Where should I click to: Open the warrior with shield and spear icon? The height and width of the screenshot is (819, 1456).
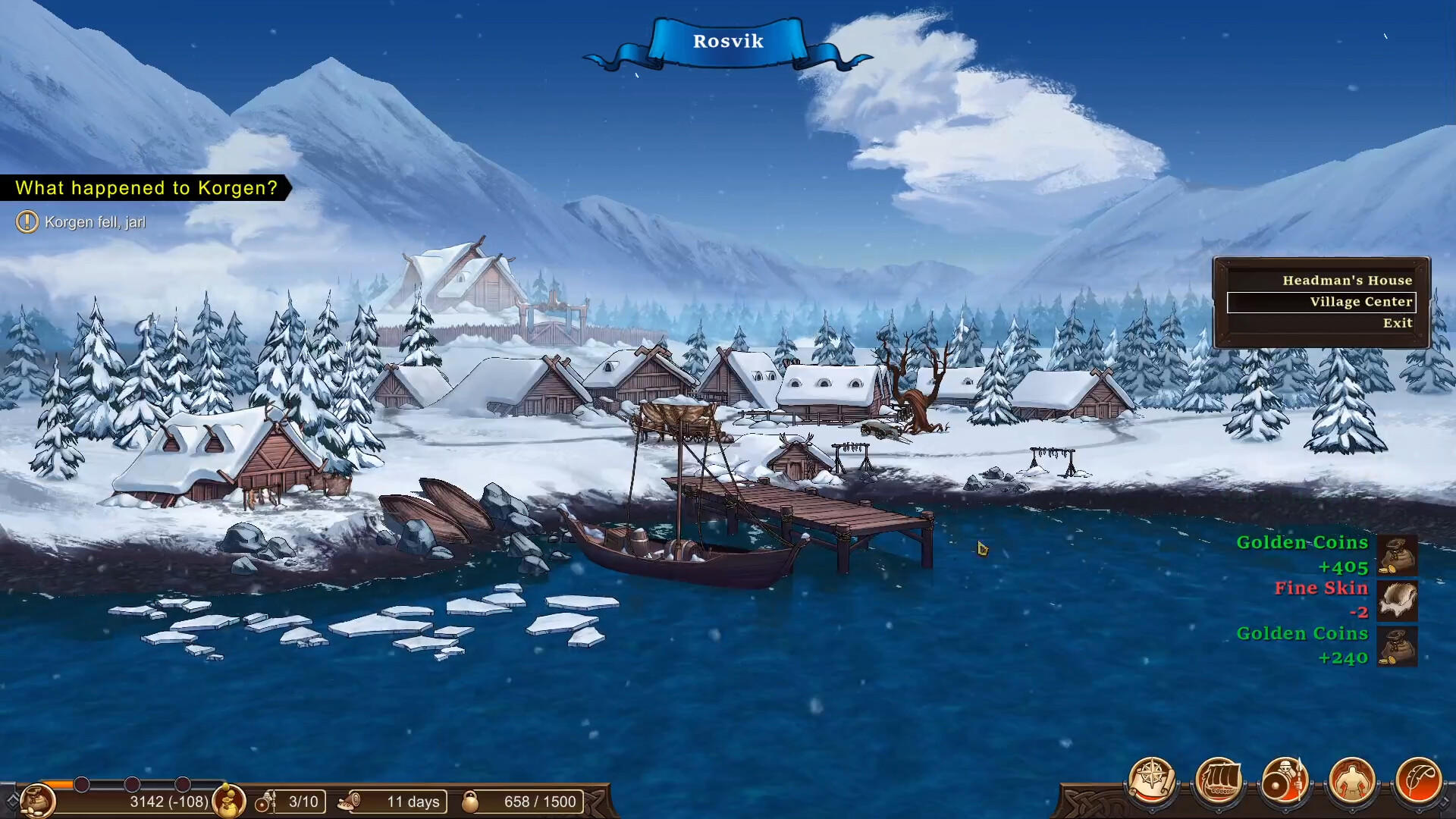click(1285, 780)
